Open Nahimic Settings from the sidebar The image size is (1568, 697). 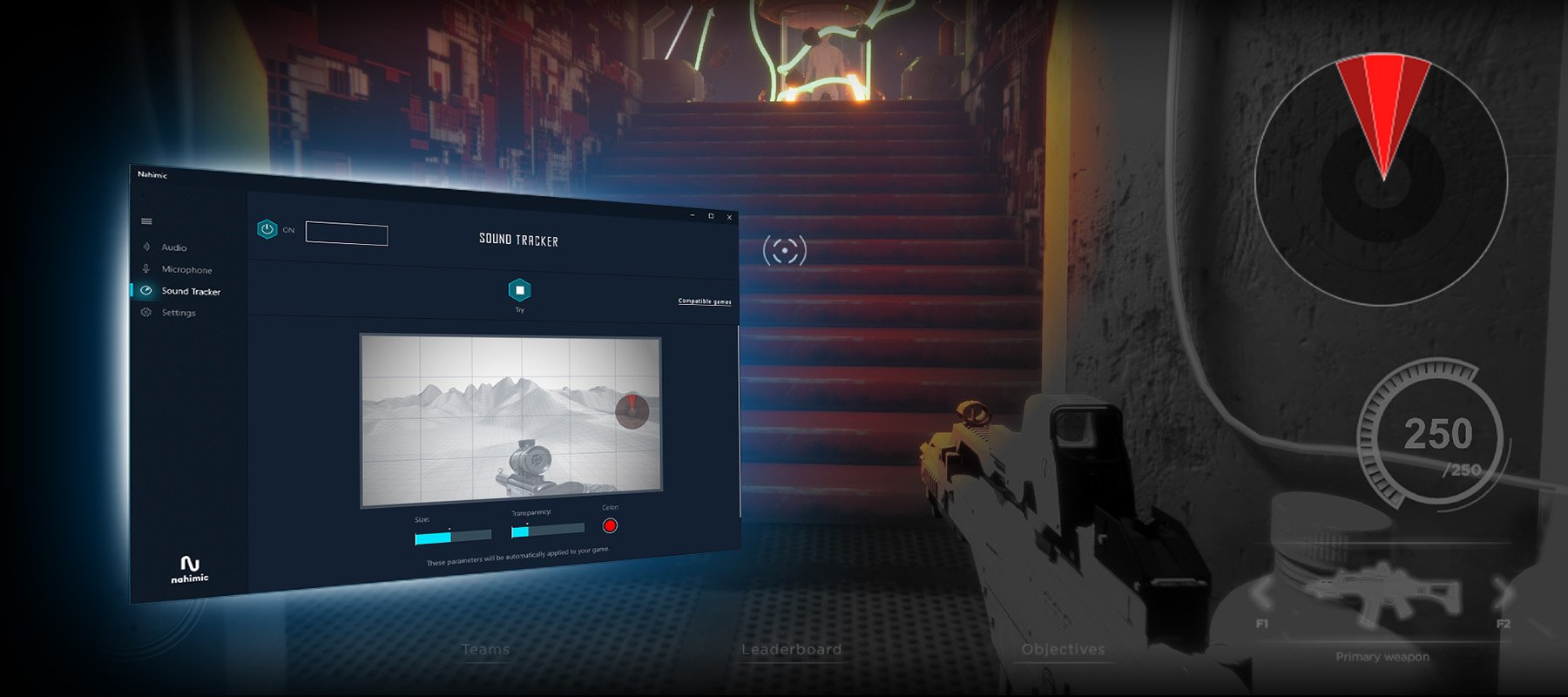[x=178, y=313]
